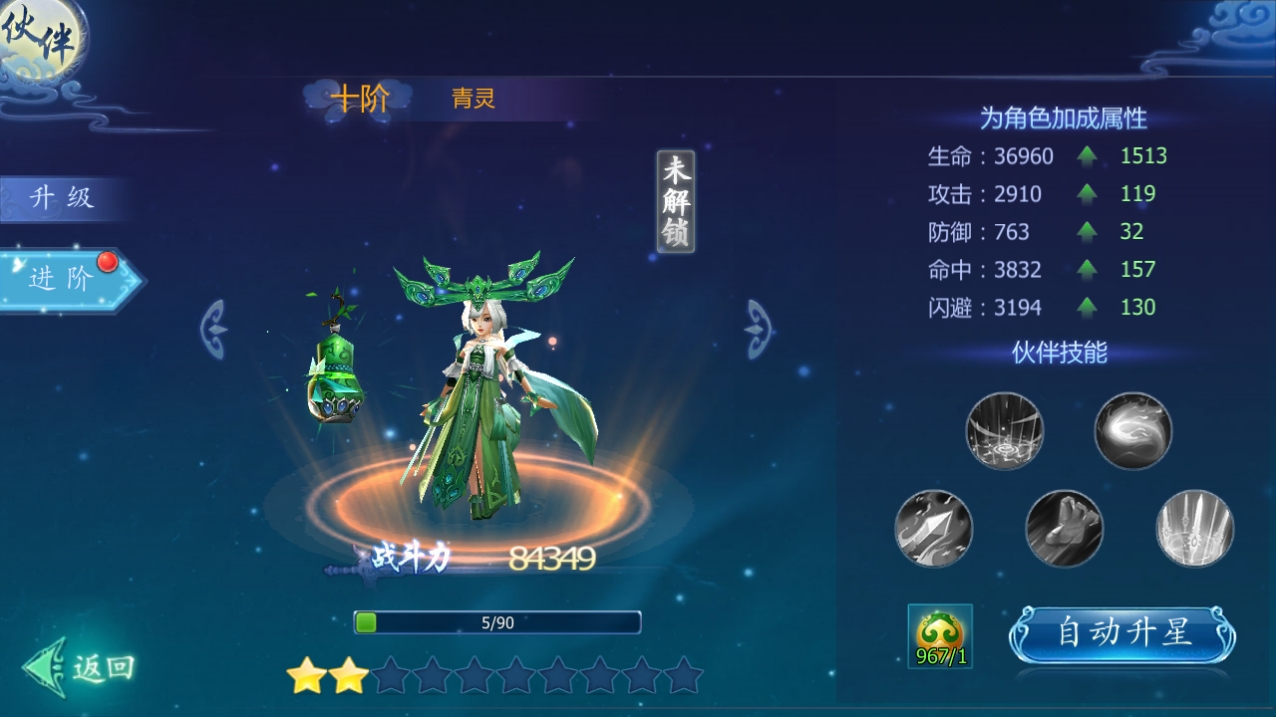Go back using the 返回 button
This screenshot has width=1276, height=717.
[x=82, y=667]
